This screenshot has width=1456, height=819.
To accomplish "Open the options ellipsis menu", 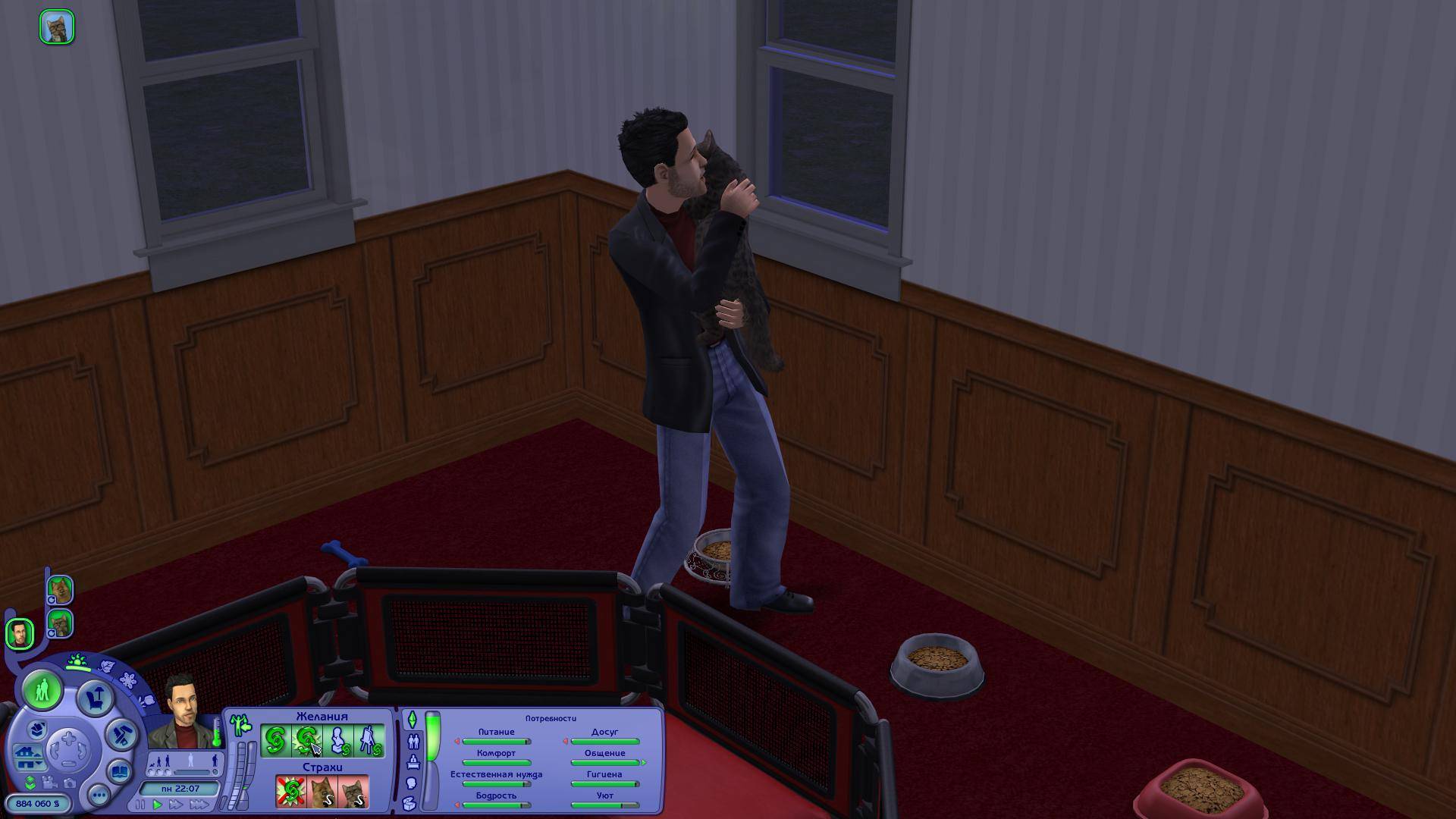I will click(99, 795).
